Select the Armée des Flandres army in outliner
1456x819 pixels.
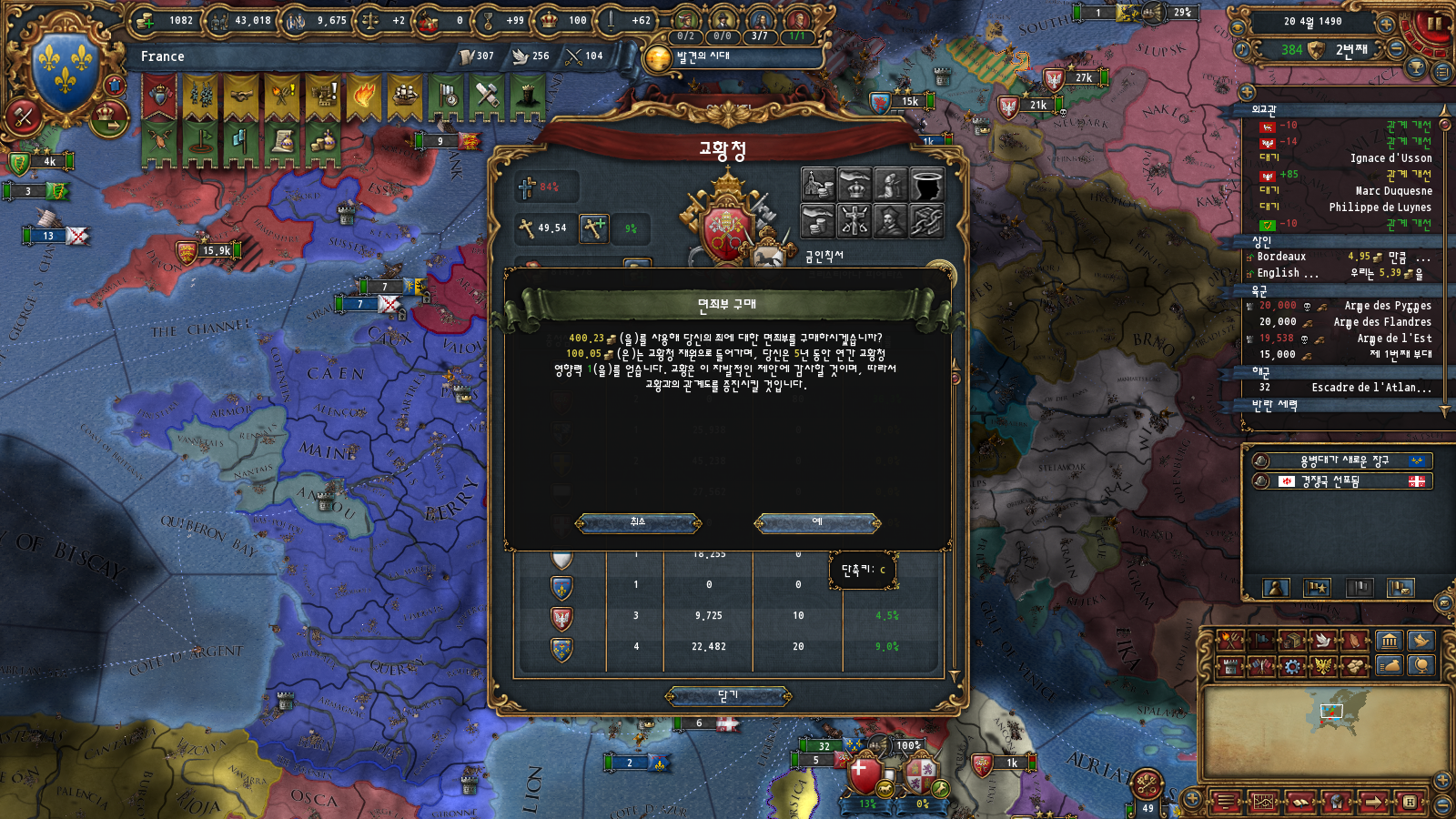click(x=1381, y=322)
